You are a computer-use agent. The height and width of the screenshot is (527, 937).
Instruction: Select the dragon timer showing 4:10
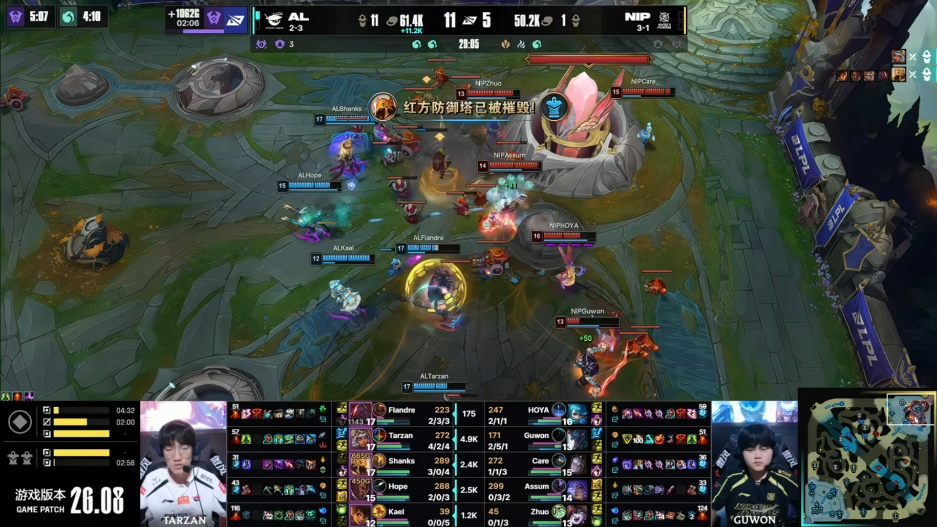(x=81, y=17)
